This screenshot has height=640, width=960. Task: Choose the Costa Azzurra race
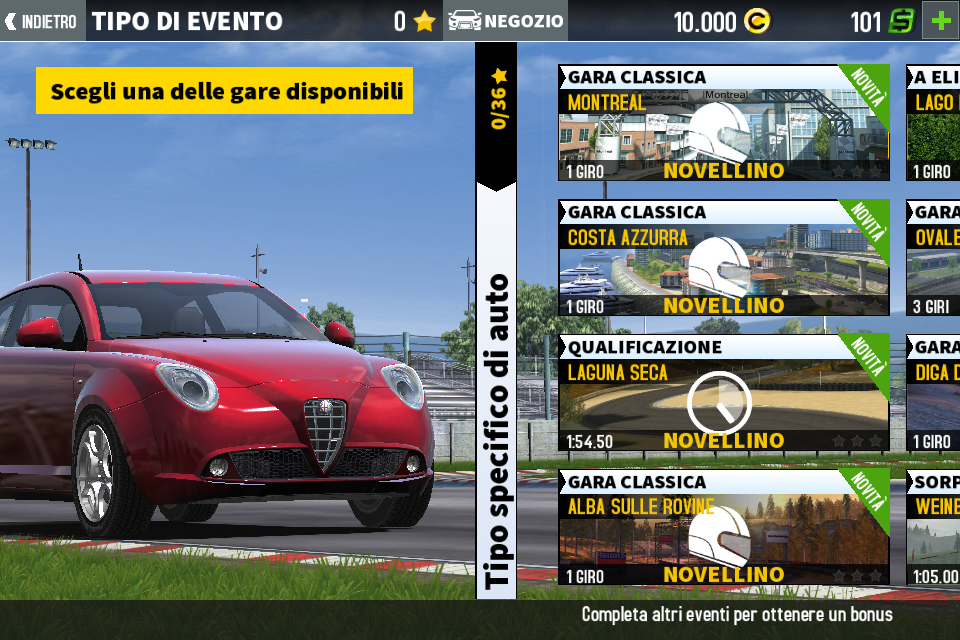click(723, 259)
